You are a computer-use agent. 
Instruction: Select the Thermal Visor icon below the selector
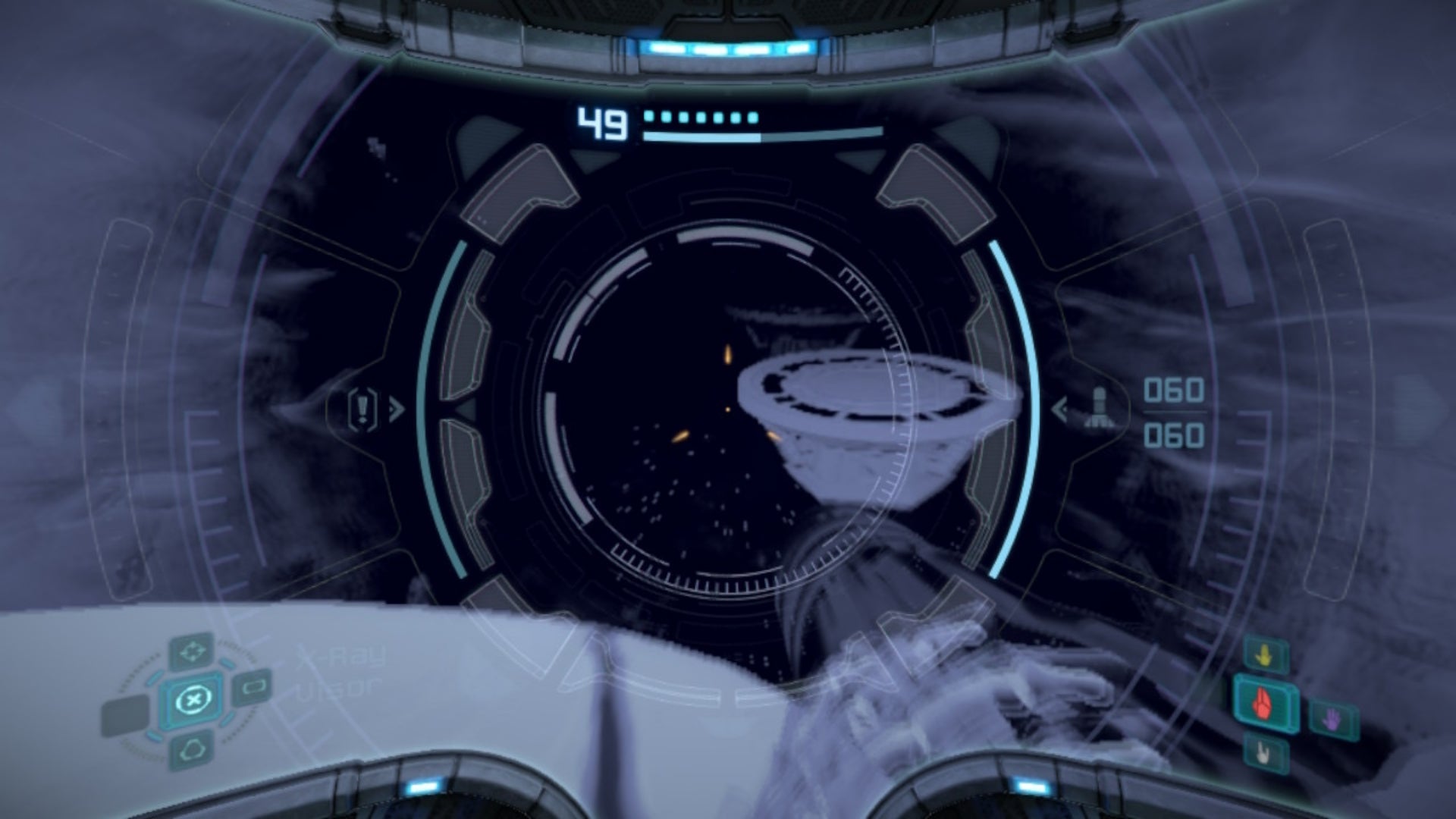tap(191, 749)
